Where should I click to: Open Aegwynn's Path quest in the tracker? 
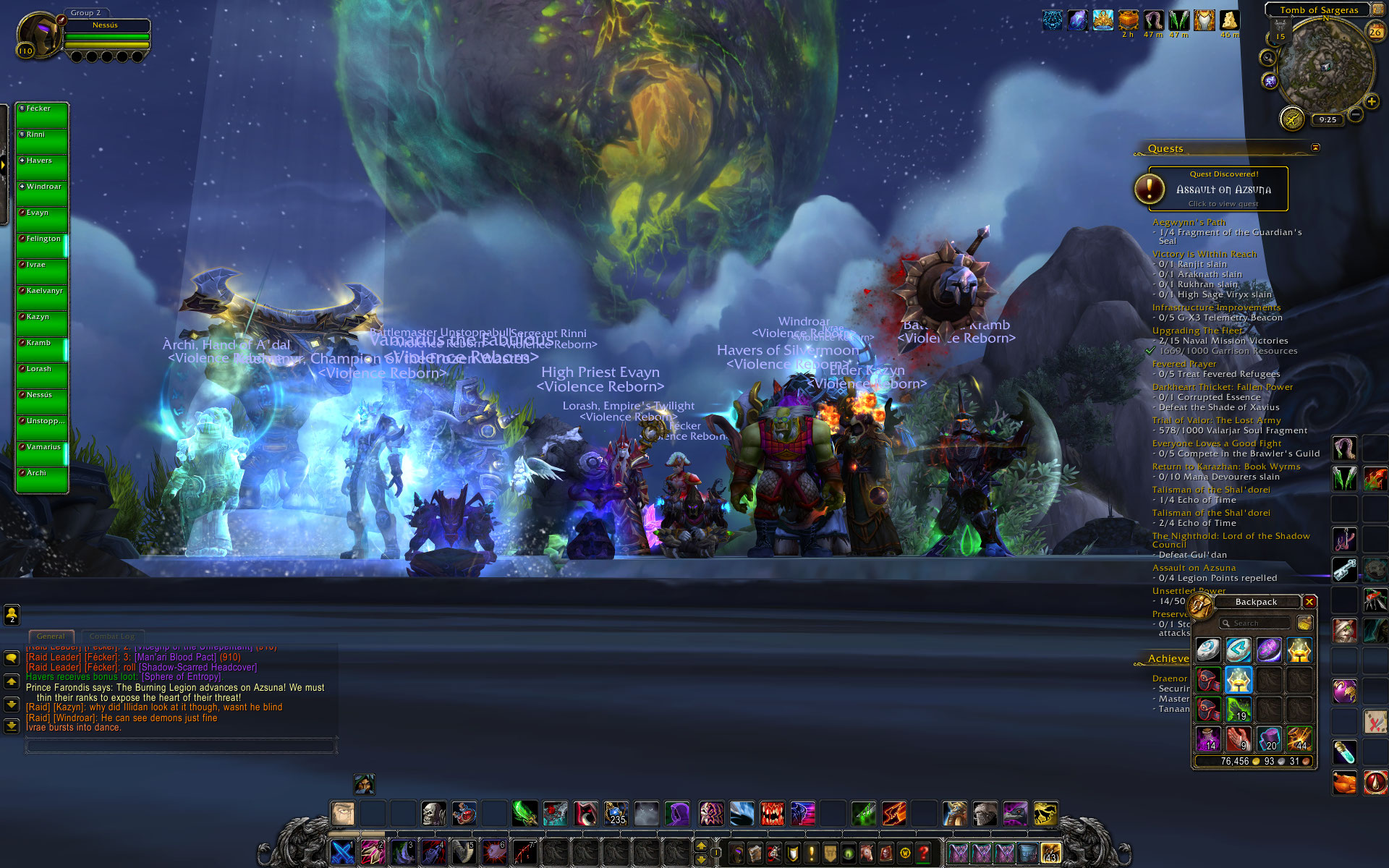point(1189,223)
